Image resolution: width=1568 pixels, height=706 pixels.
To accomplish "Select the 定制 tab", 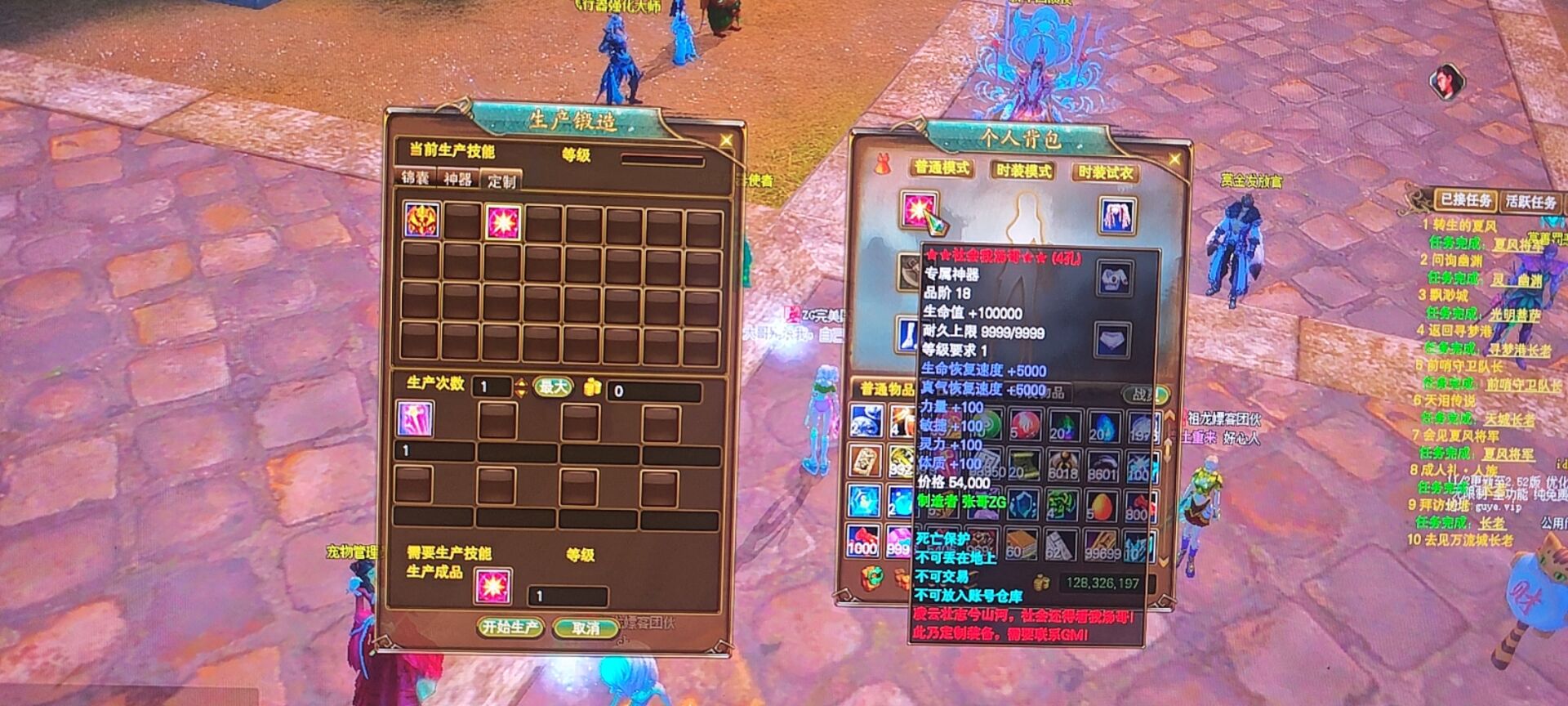I will point(501,181).
